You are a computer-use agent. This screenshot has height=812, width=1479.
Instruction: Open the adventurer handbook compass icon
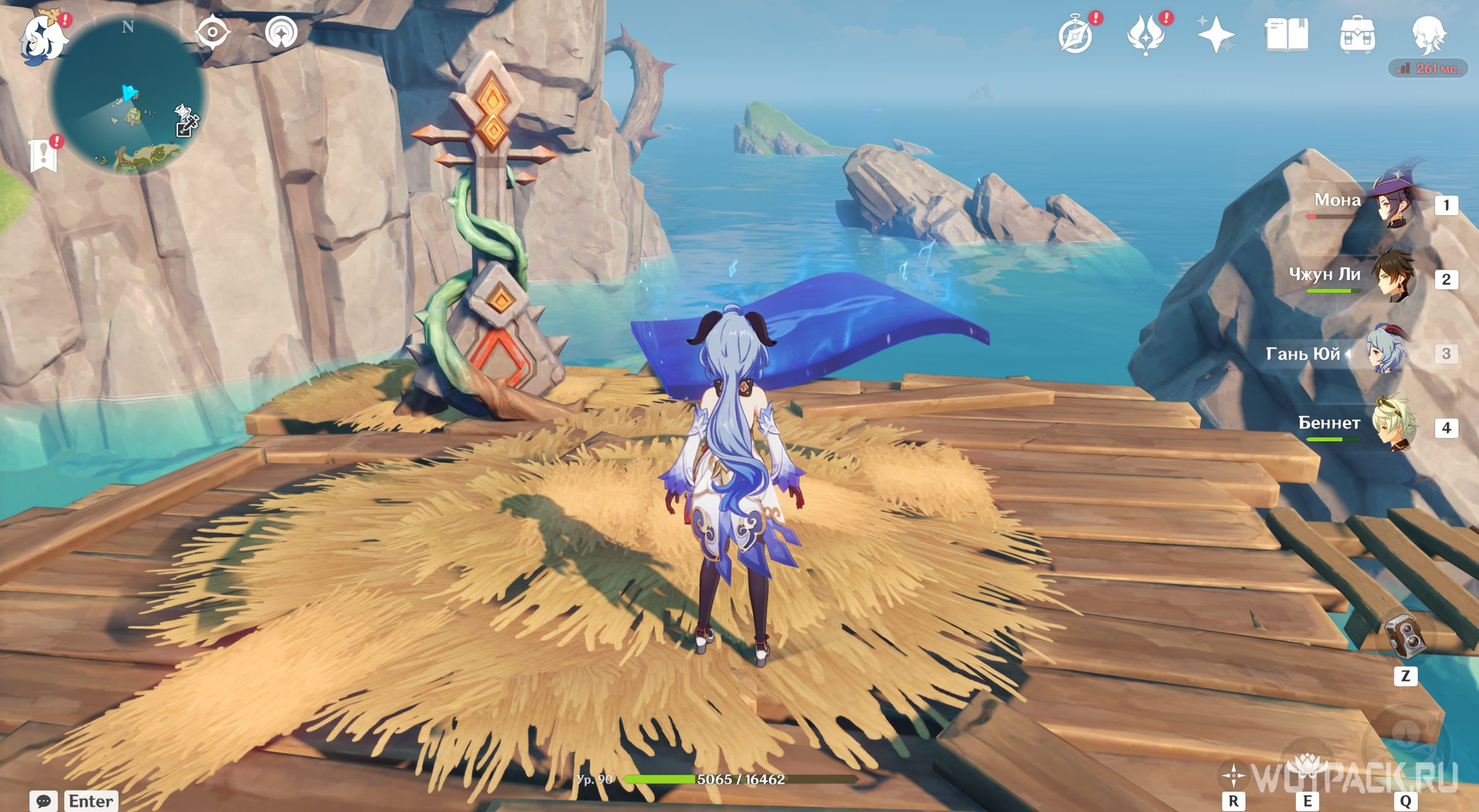[x=1075, y=36]
